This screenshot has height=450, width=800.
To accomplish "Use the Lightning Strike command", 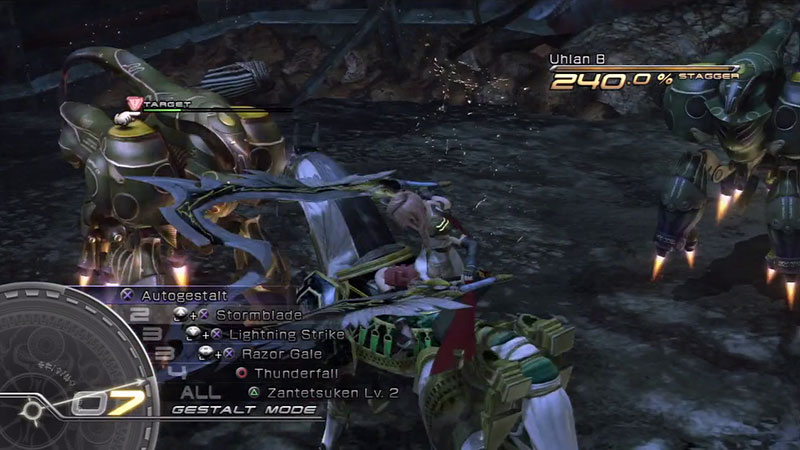I will (x=286, y=334).
